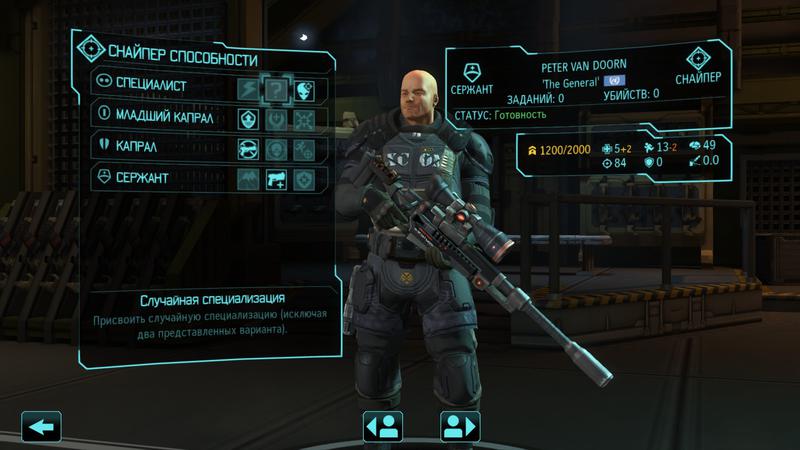Pick the alien head crosshair ability
This screenshot has height=450, width=800.
[x=304, y=86]
